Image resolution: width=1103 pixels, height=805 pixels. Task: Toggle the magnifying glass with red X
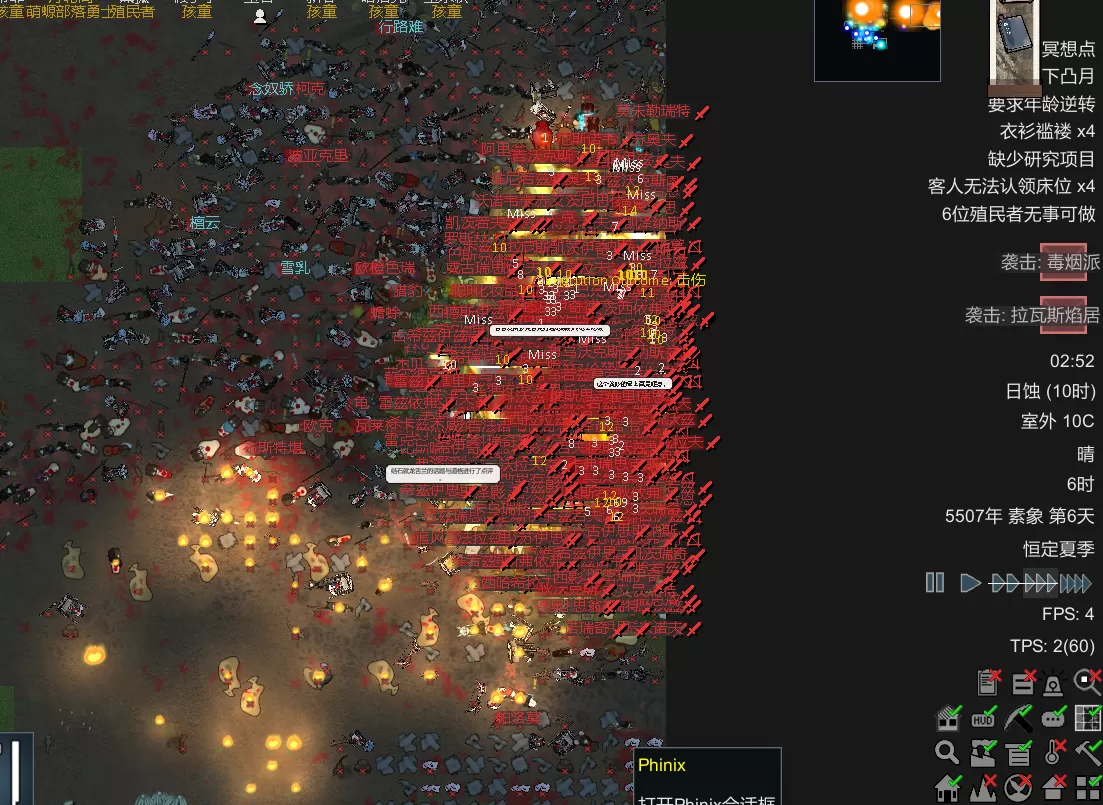1087,683
